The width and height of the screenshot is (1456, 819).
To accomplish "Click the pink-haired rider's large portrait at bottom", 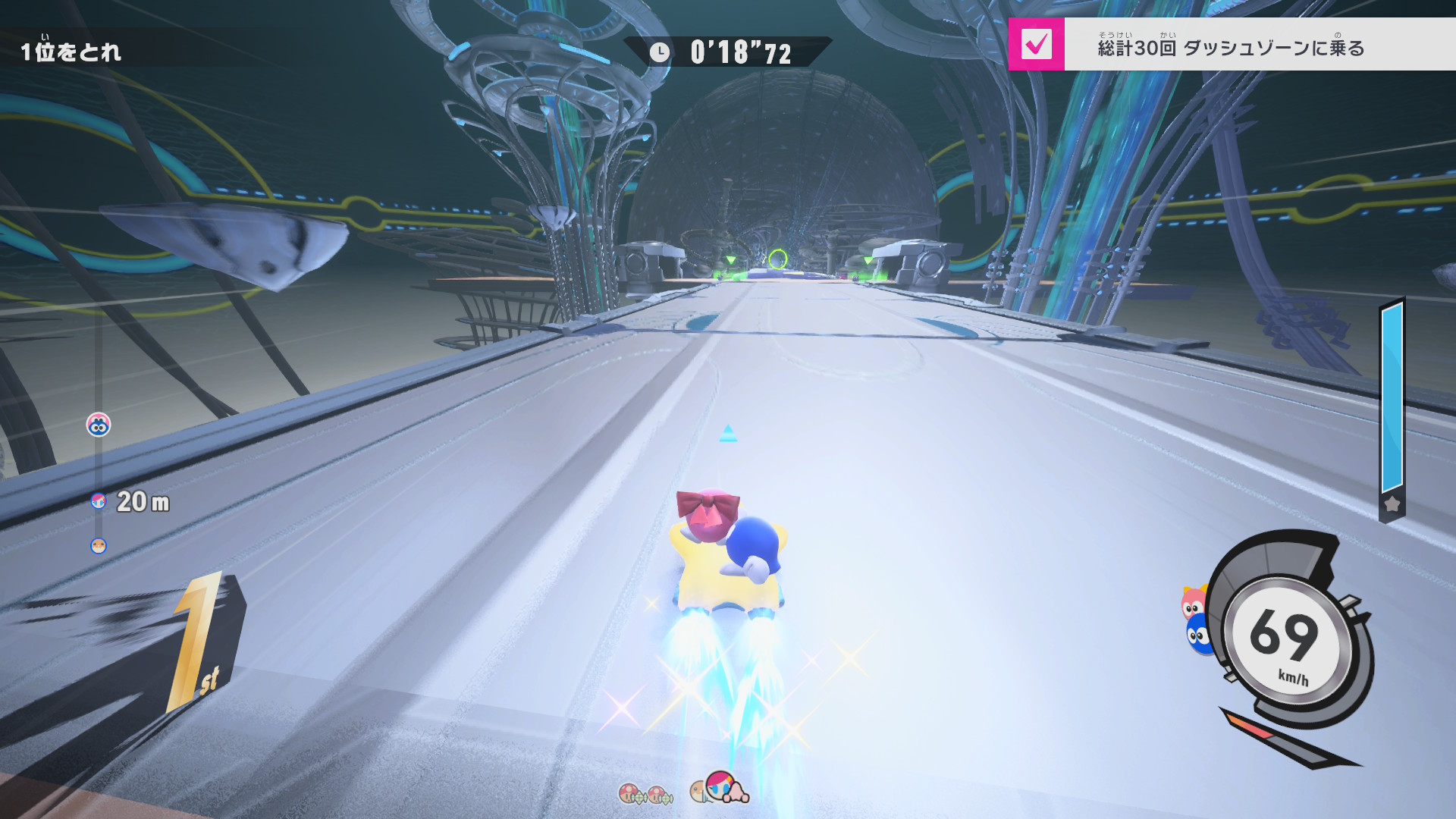I will (x=722, y=786).
